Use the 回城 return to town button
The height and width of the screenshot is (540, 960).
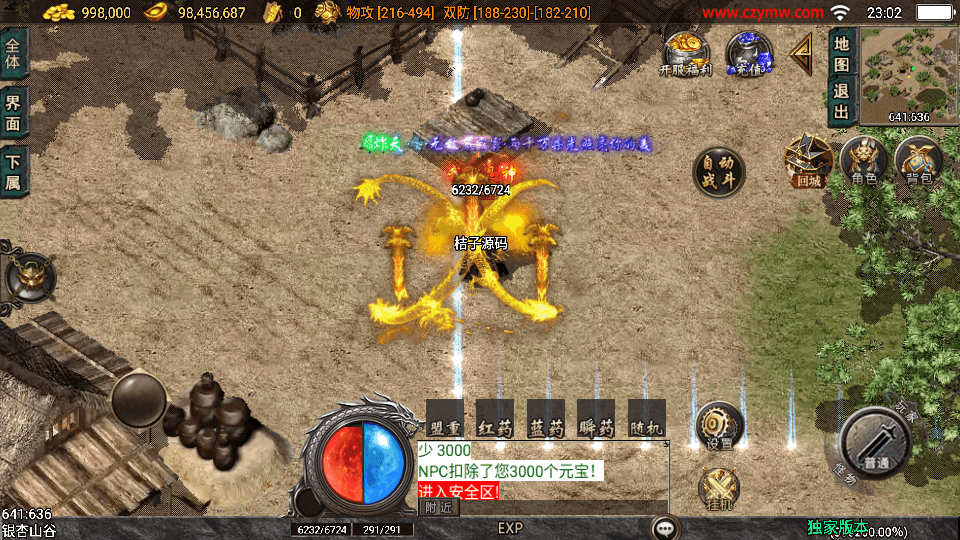(x=808, y=162)
